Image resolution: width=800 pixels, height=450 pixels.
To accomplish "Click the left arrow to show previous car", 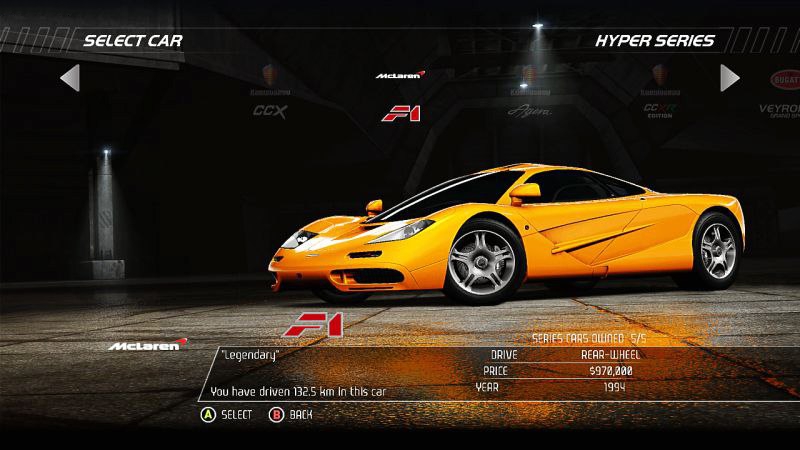I will point(69,77).
